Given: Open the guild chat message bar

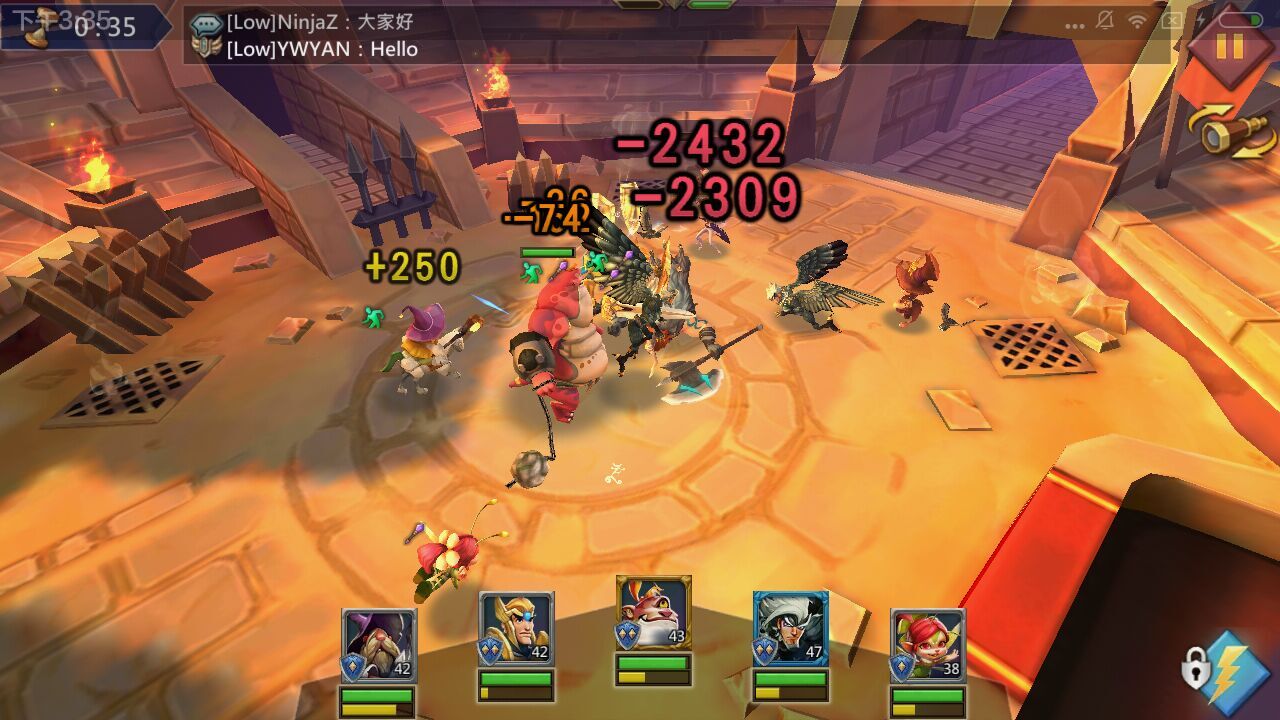Looking at the screenshot, I should pos(680,35).
